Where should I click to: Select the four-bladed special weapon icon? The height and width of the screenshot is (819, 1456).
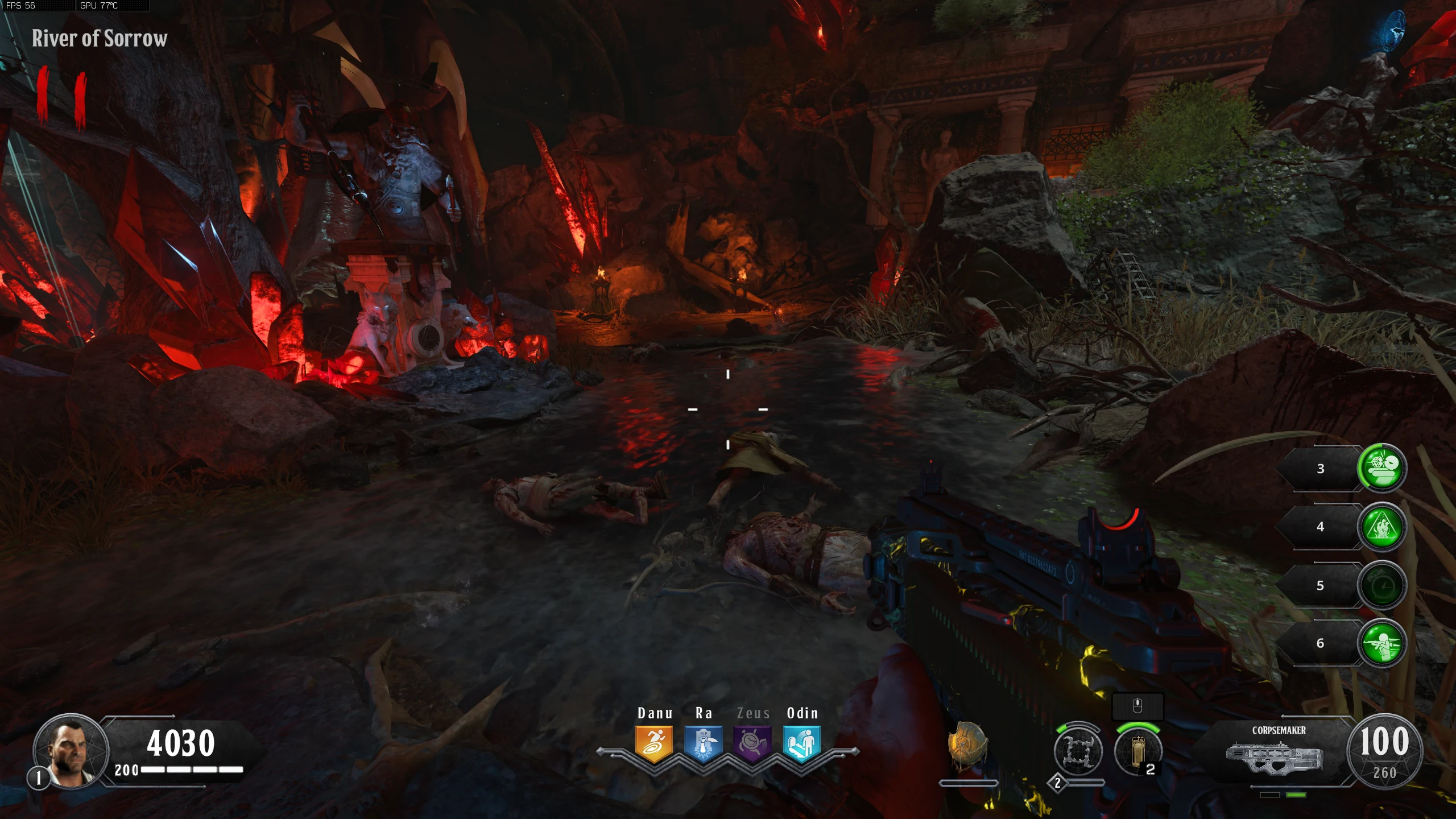(1078, 751)
